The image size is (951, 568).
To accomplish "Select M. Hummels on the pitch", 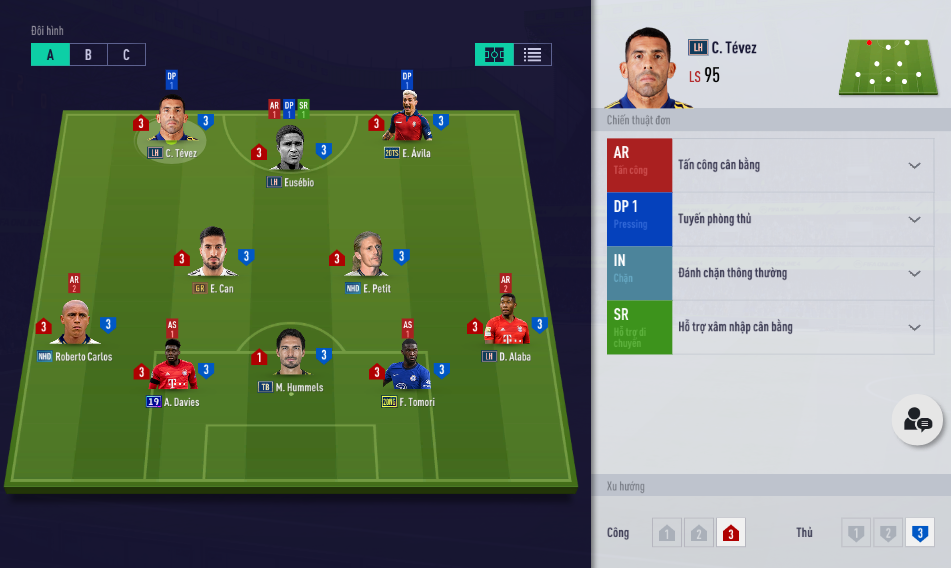I will tap(291, 354).
